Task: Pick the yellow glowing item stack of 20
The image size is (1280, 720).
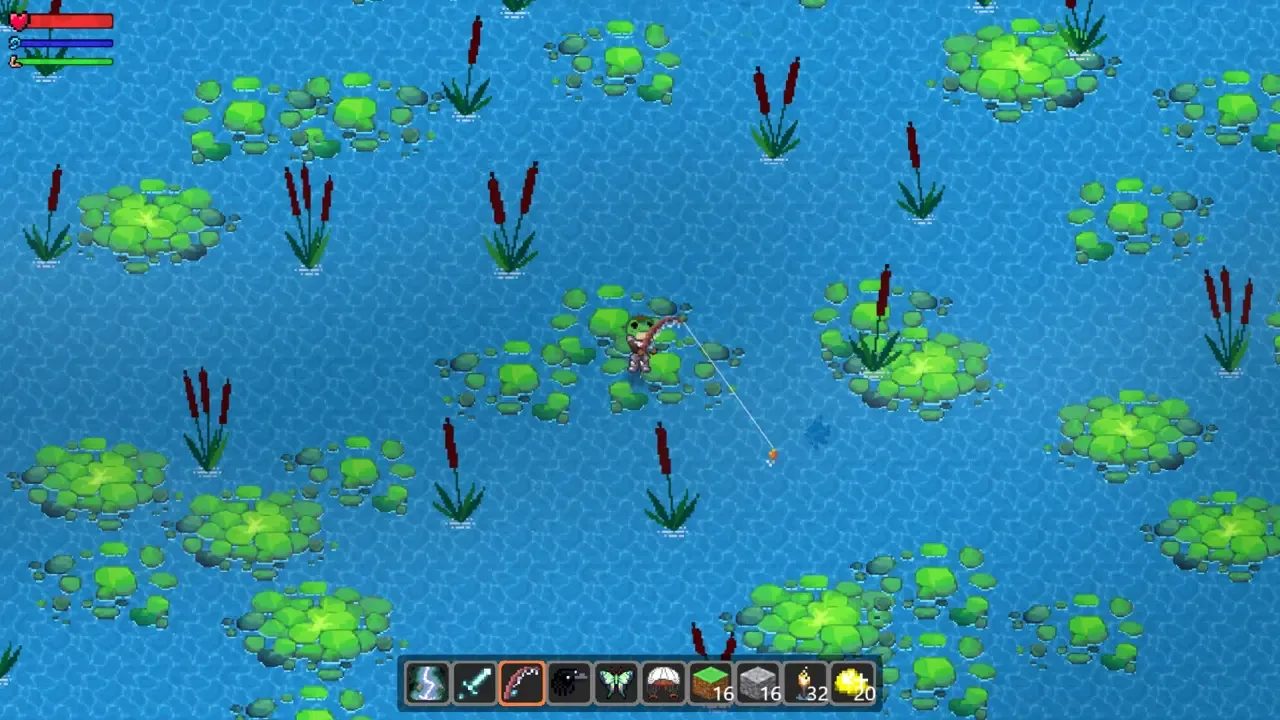Action: click(x=852, y=683)
